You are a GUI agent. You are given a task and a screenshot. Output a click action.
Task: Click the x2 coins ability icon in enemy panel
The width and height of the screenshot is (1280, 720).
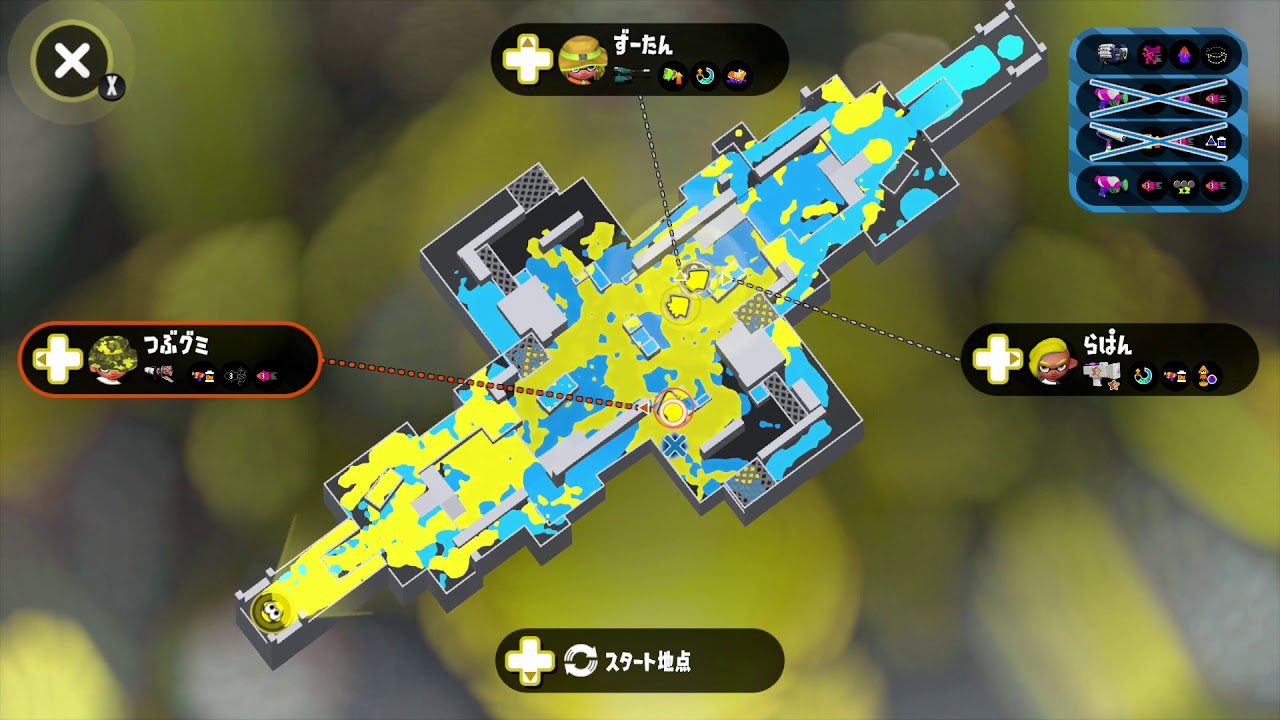(x=1182, y=185)
